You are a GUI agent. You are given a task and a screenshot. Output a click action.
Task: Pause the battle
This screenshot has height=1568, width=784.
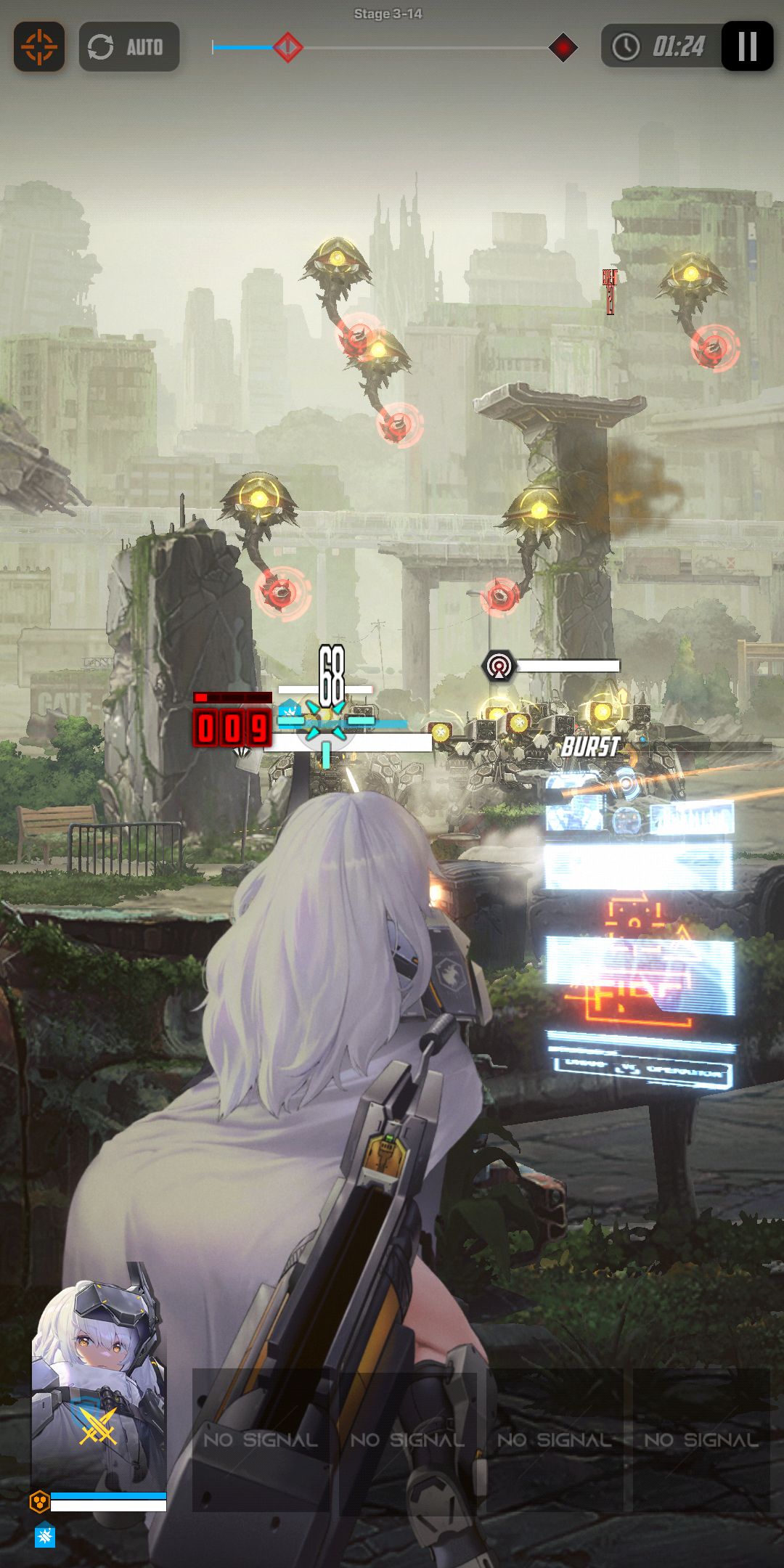click(x=747, y=47)
